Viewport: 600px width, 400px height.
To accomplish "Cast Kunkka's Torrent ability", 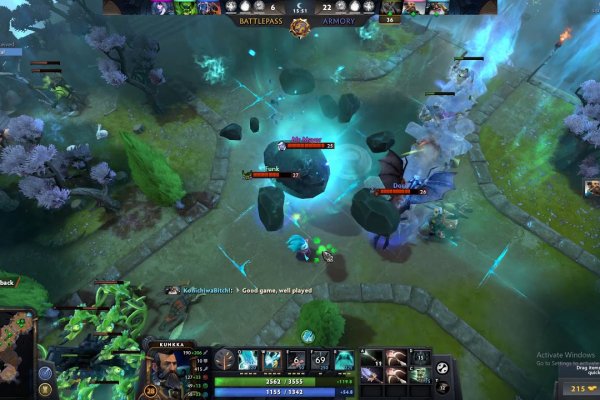I will pyautogui.click(x=248, y=360).
